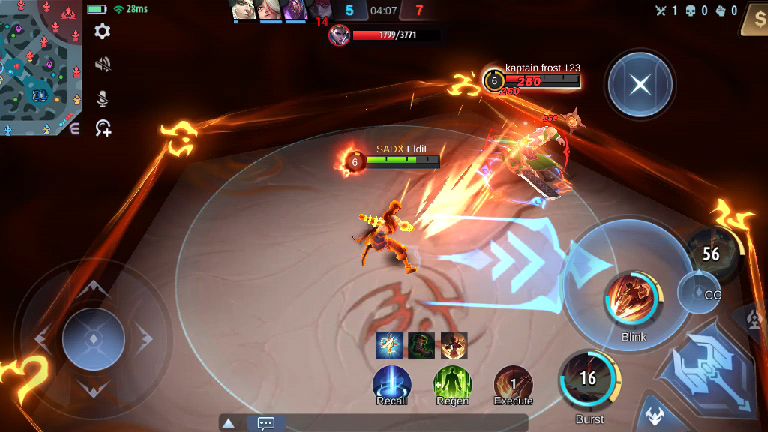Tap the headset-plus voice icon

(x=102, y=128)
